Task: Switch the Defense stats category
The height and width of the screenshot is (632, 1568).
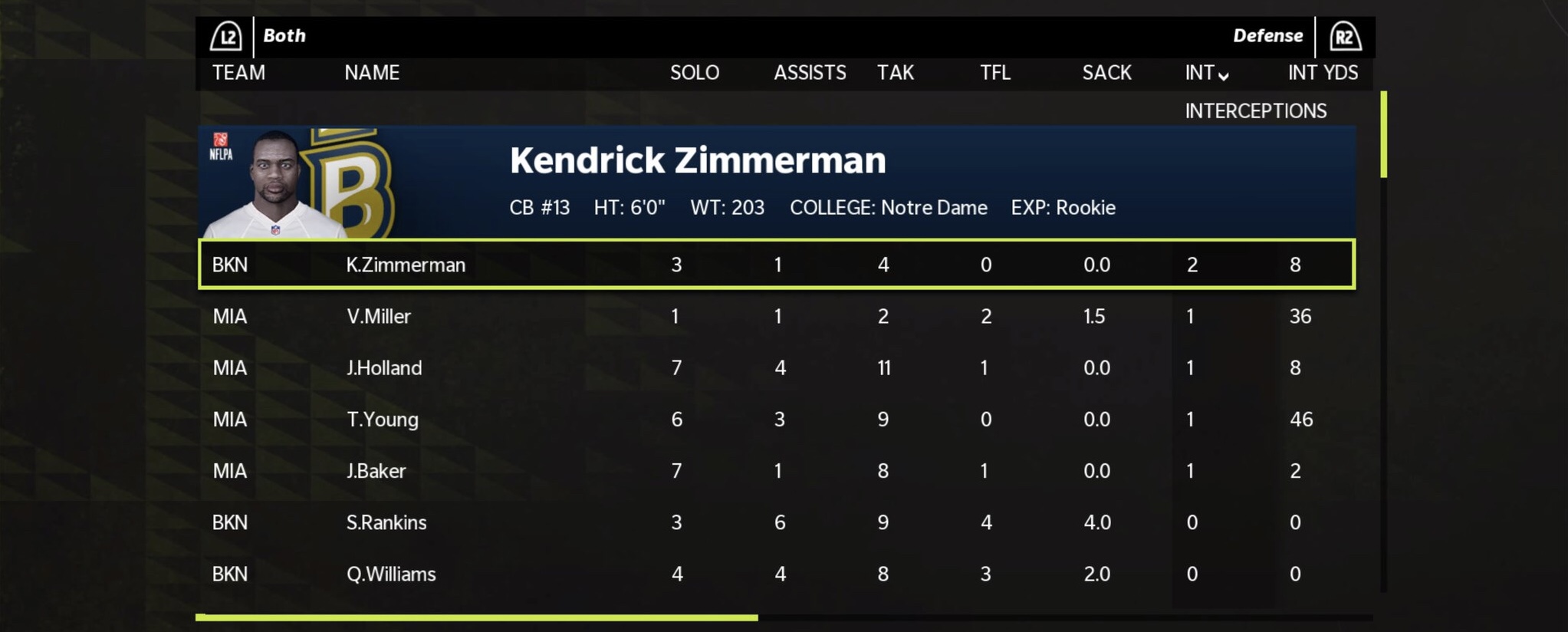Action: coord(1267,36)
